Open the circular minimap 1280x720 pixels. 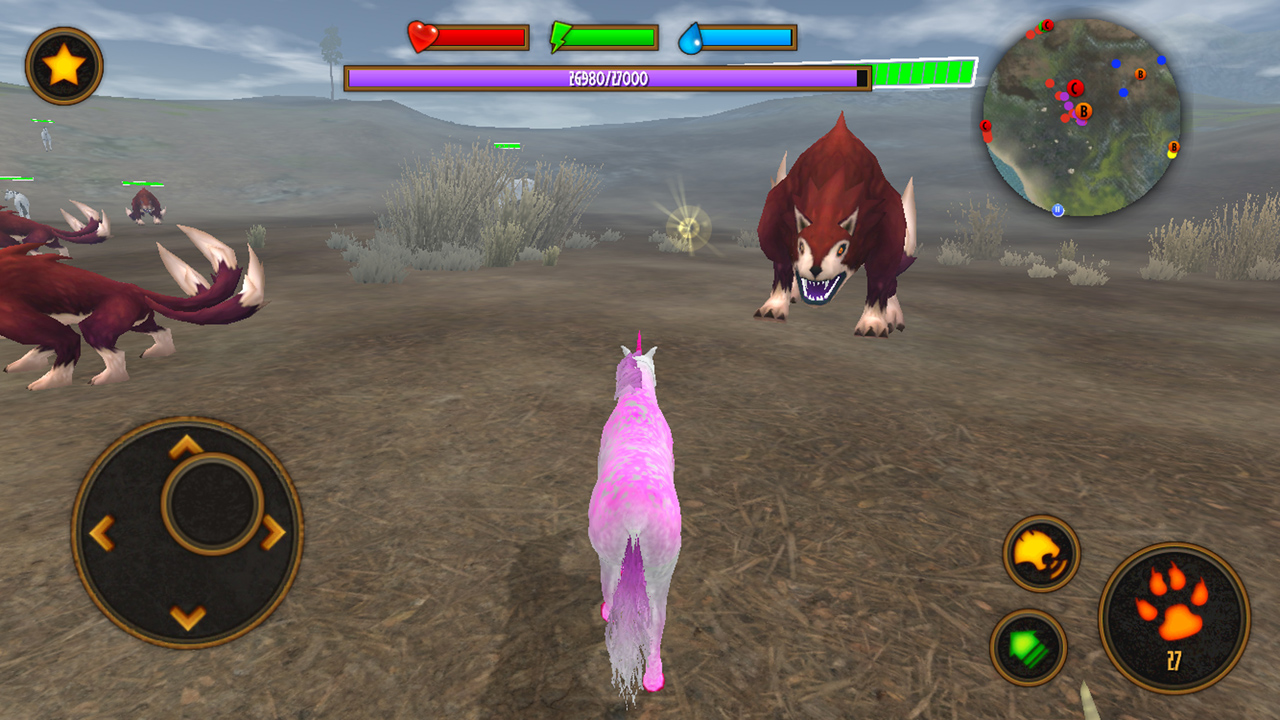[x=1082, y=117]
